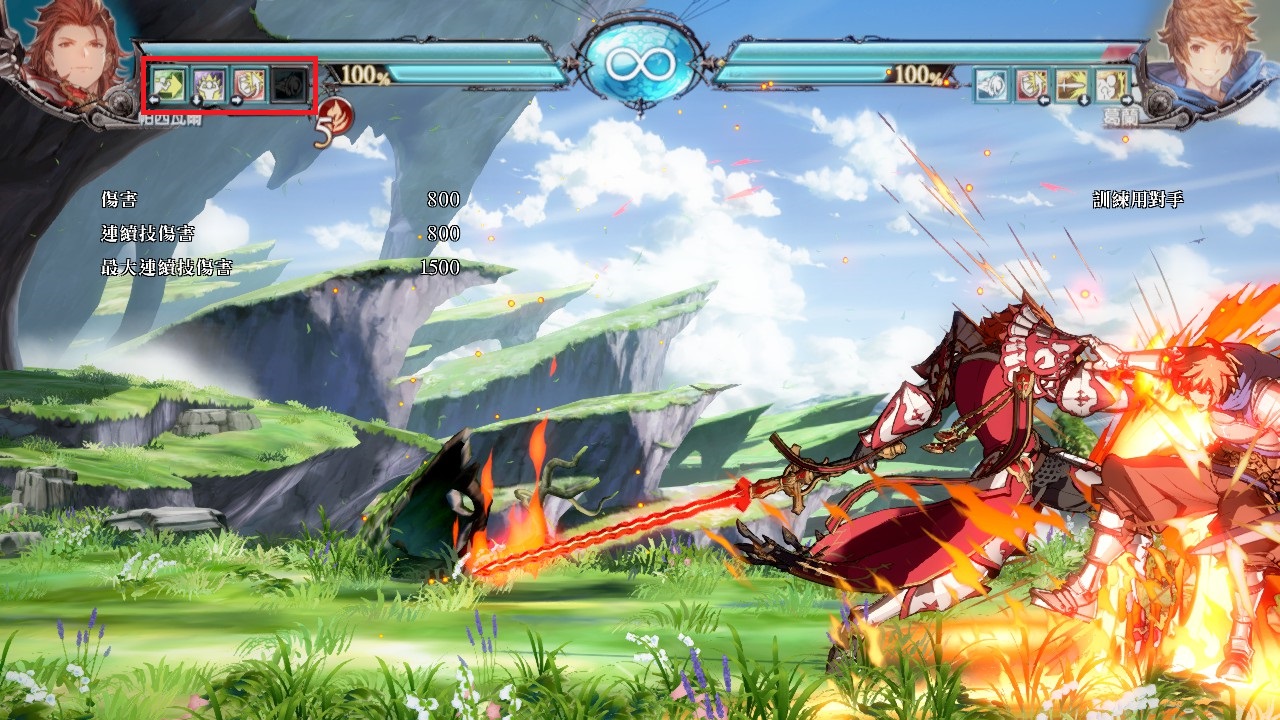
Task: Click Gran's red shield skill icon
Action: [x=1031, y=85]
